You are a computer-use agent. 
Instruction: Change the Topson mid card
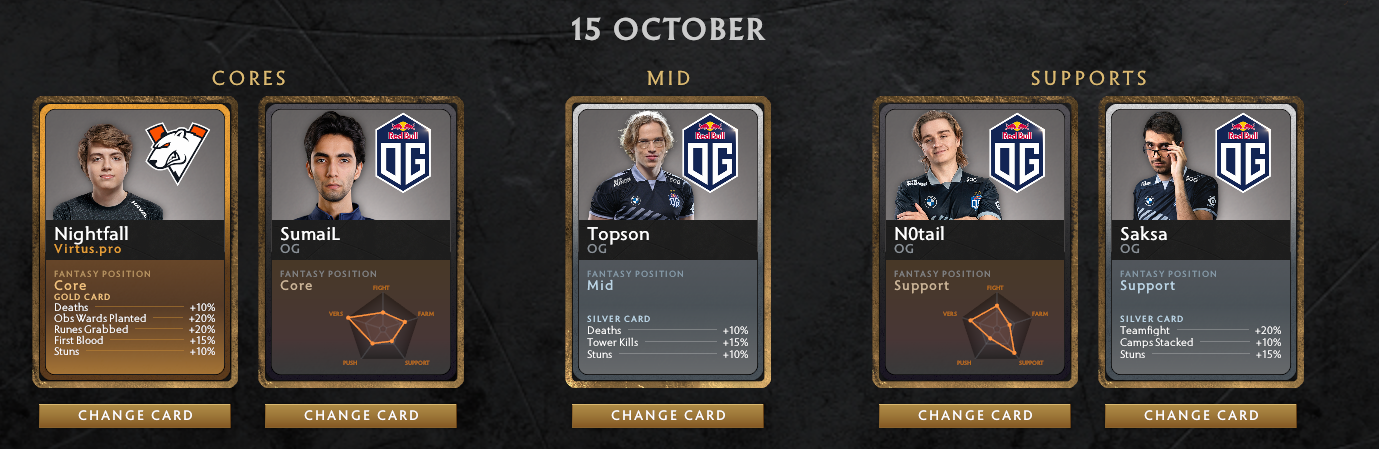(x=668, y=416)
